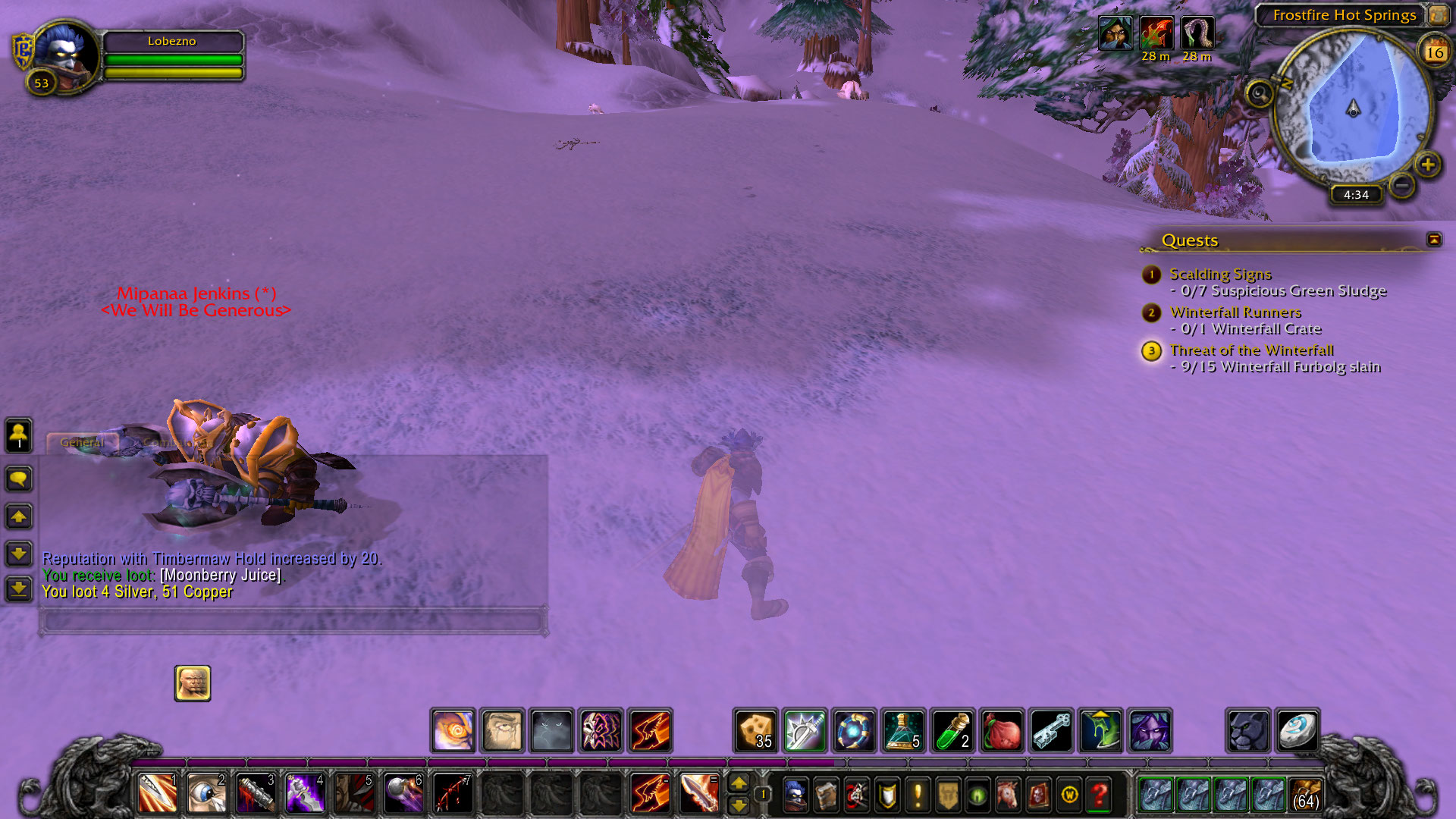1456x819 pixels.
Task: Open the Winterfall Runners quest entry
Action: click(x=1235, y=312)
